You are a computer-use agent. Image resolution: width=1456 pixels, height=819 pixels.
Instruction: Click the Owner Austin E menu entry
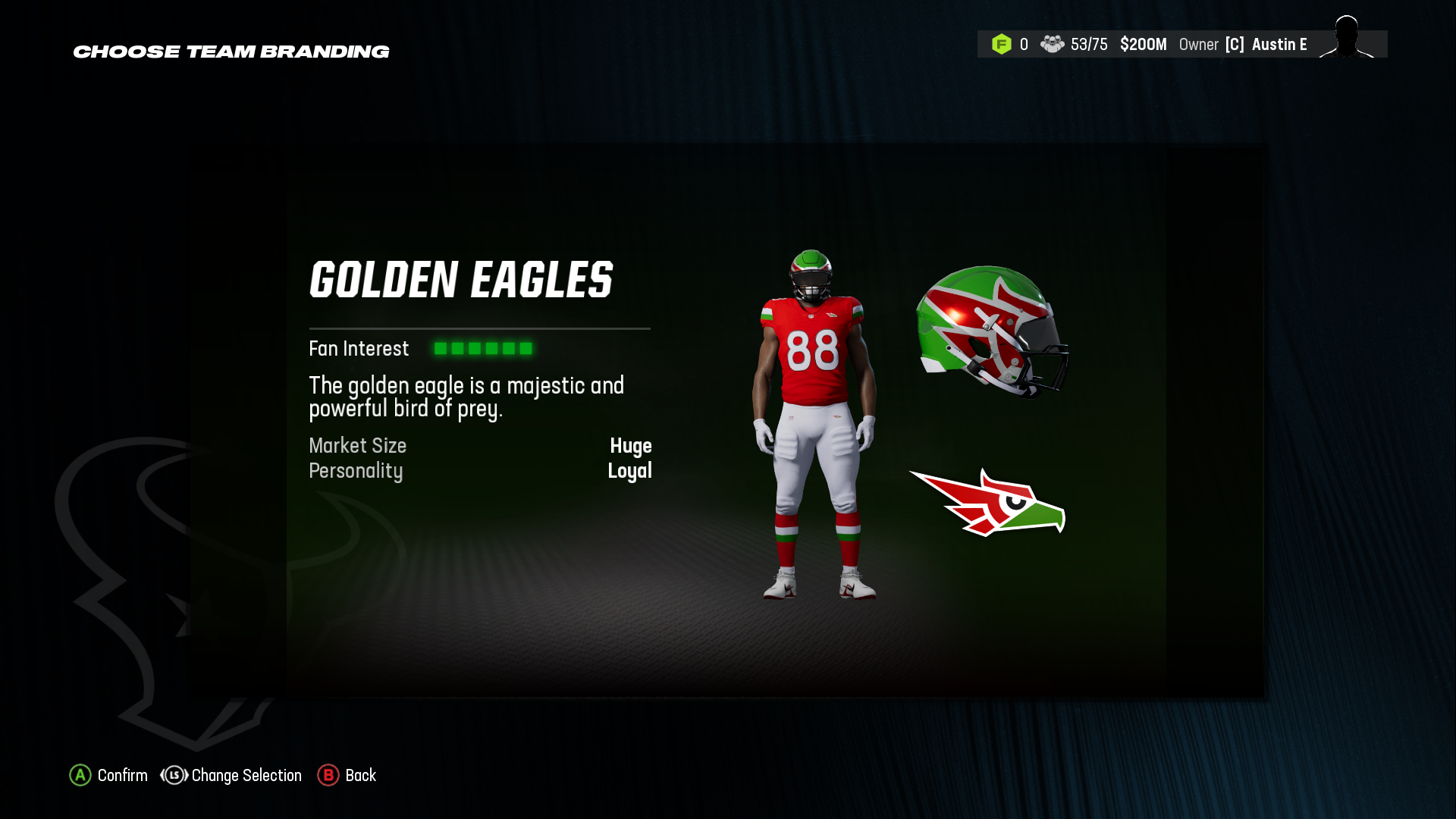point(1251,44)
